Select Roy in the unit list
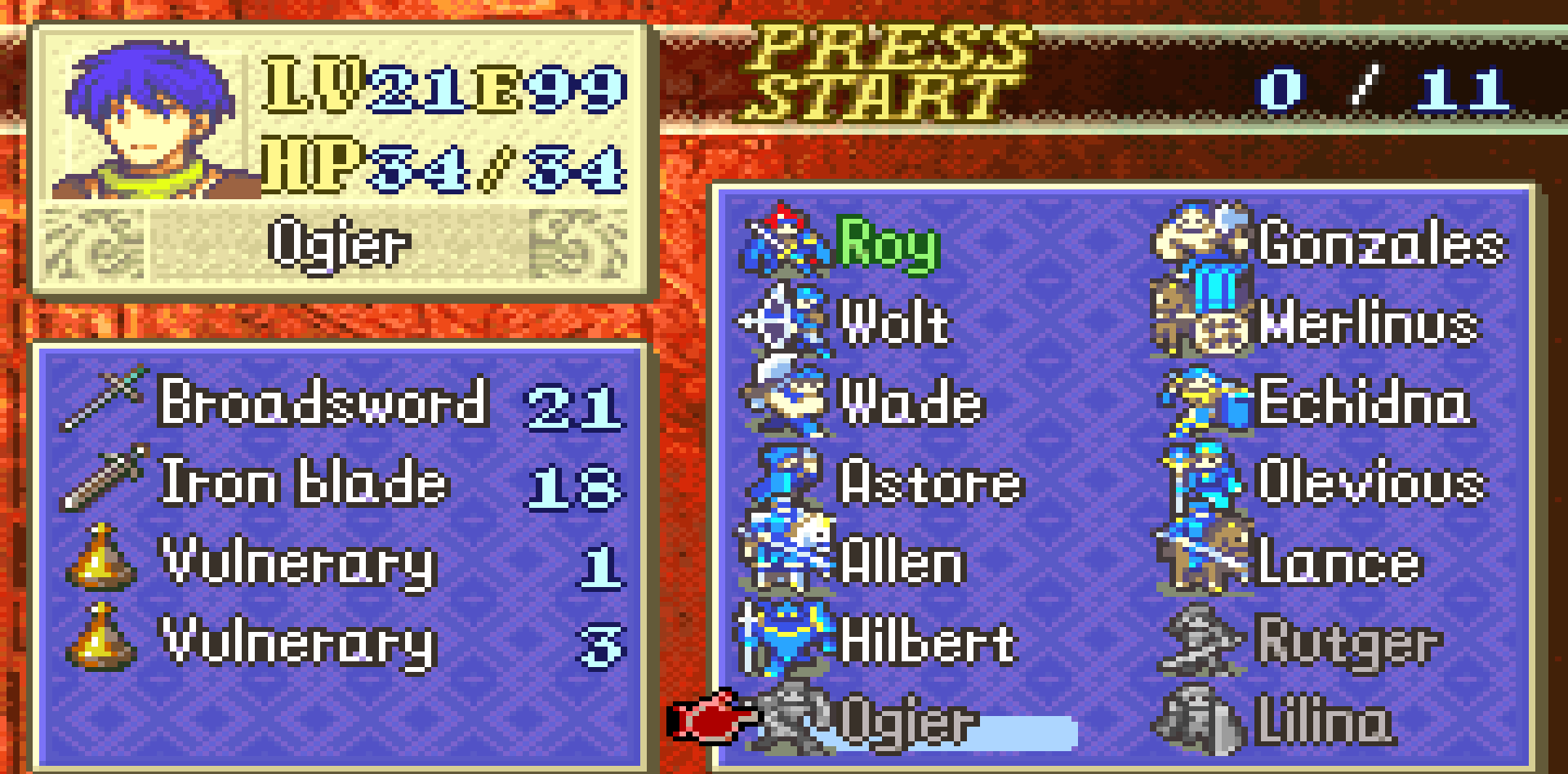Screen dimensions: 1568x774 coord(887,242)
